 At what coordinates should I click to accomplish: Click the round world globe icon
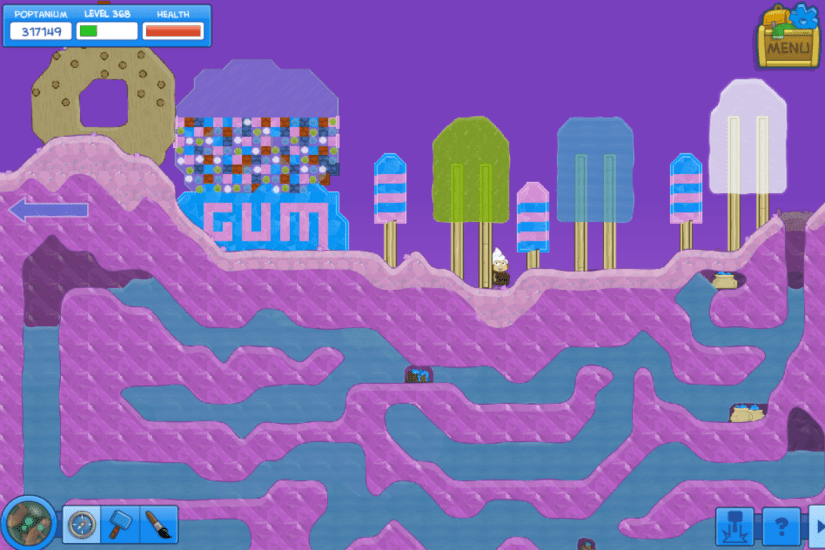pos(28,522)
